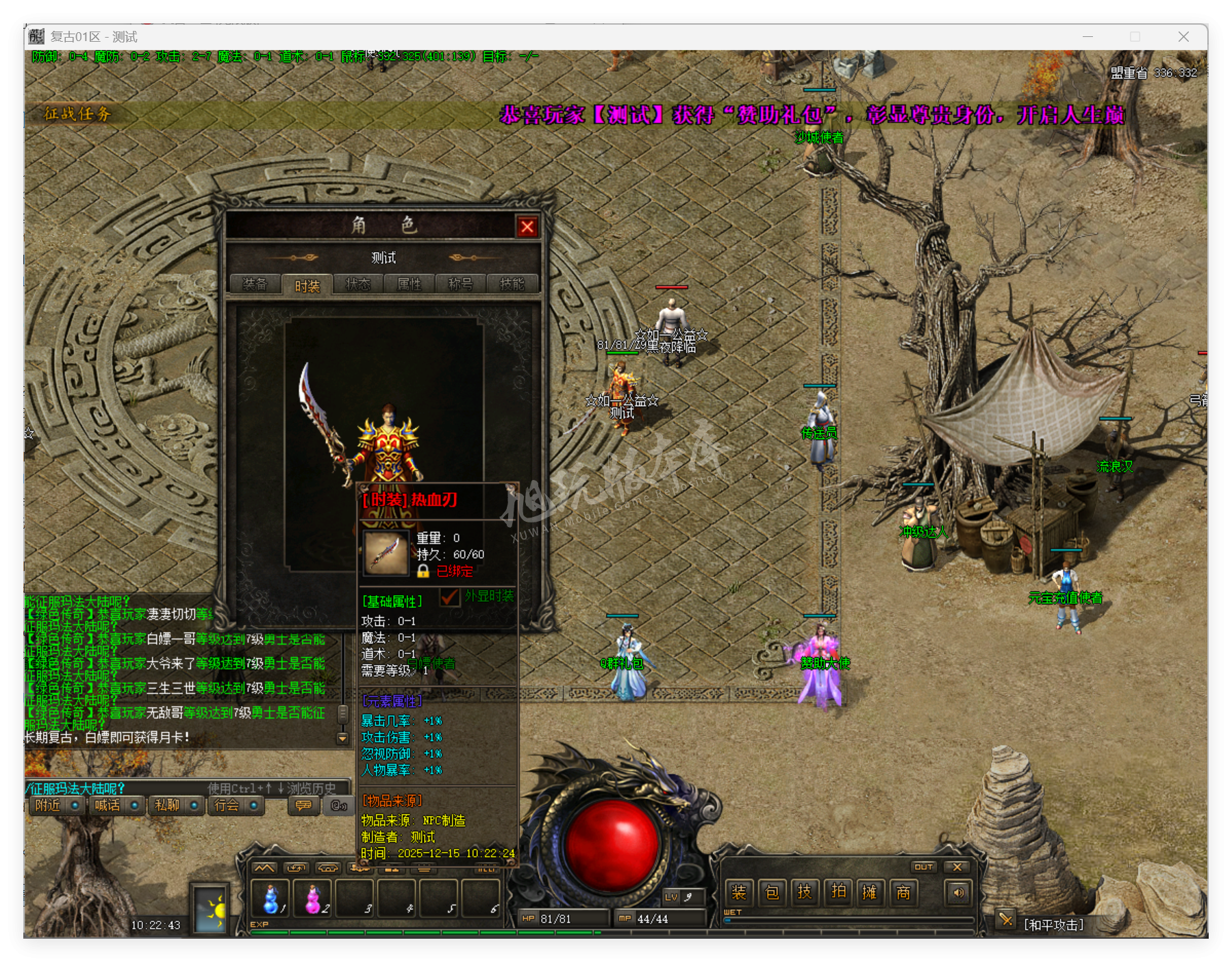1232x962 pixels.
Task: Switch to the 装备 tab in character window
Action: tap(256, 284)
